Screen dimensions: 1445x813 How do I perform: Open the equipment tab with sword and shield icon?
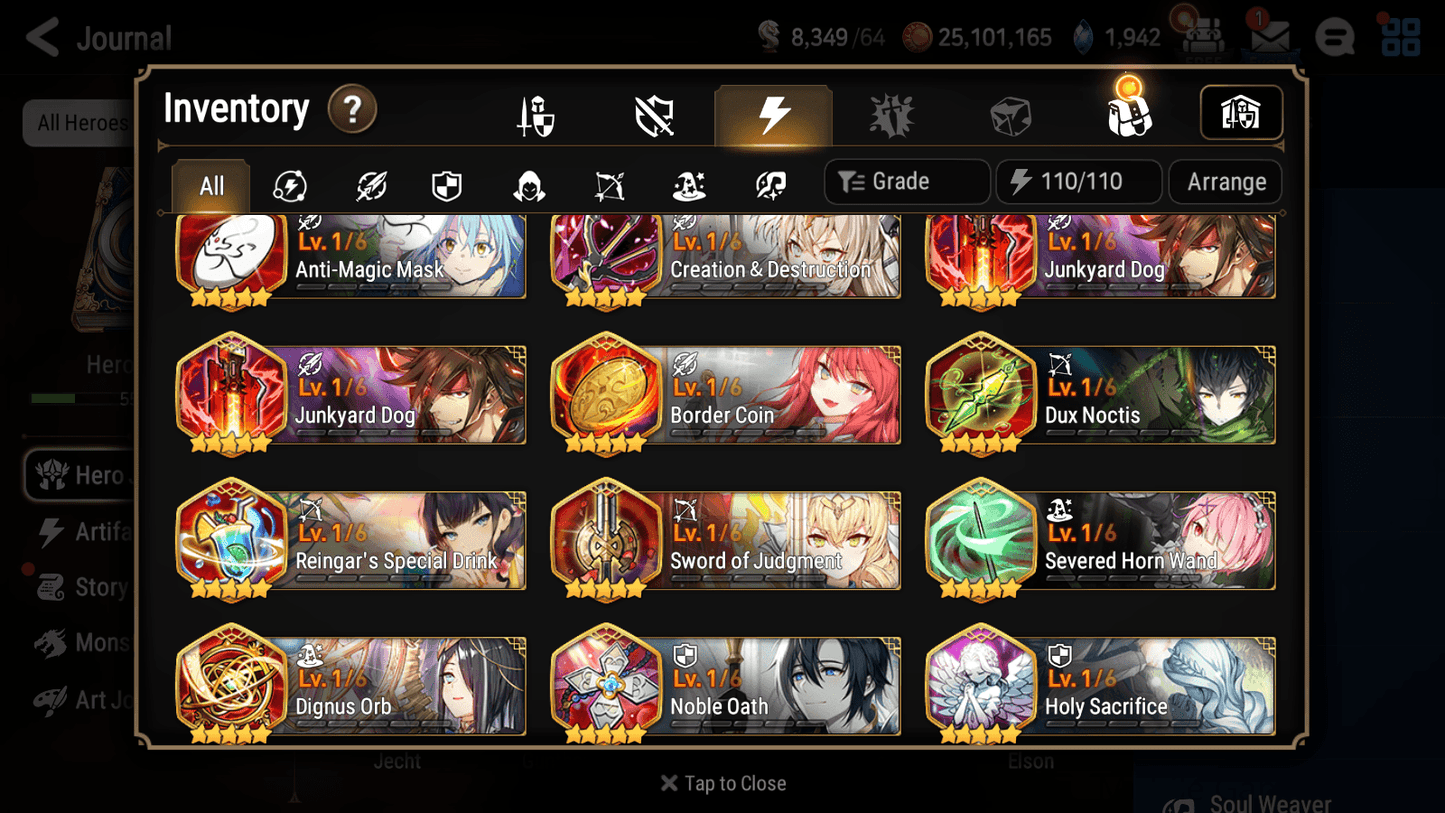[x=536, y=113]
